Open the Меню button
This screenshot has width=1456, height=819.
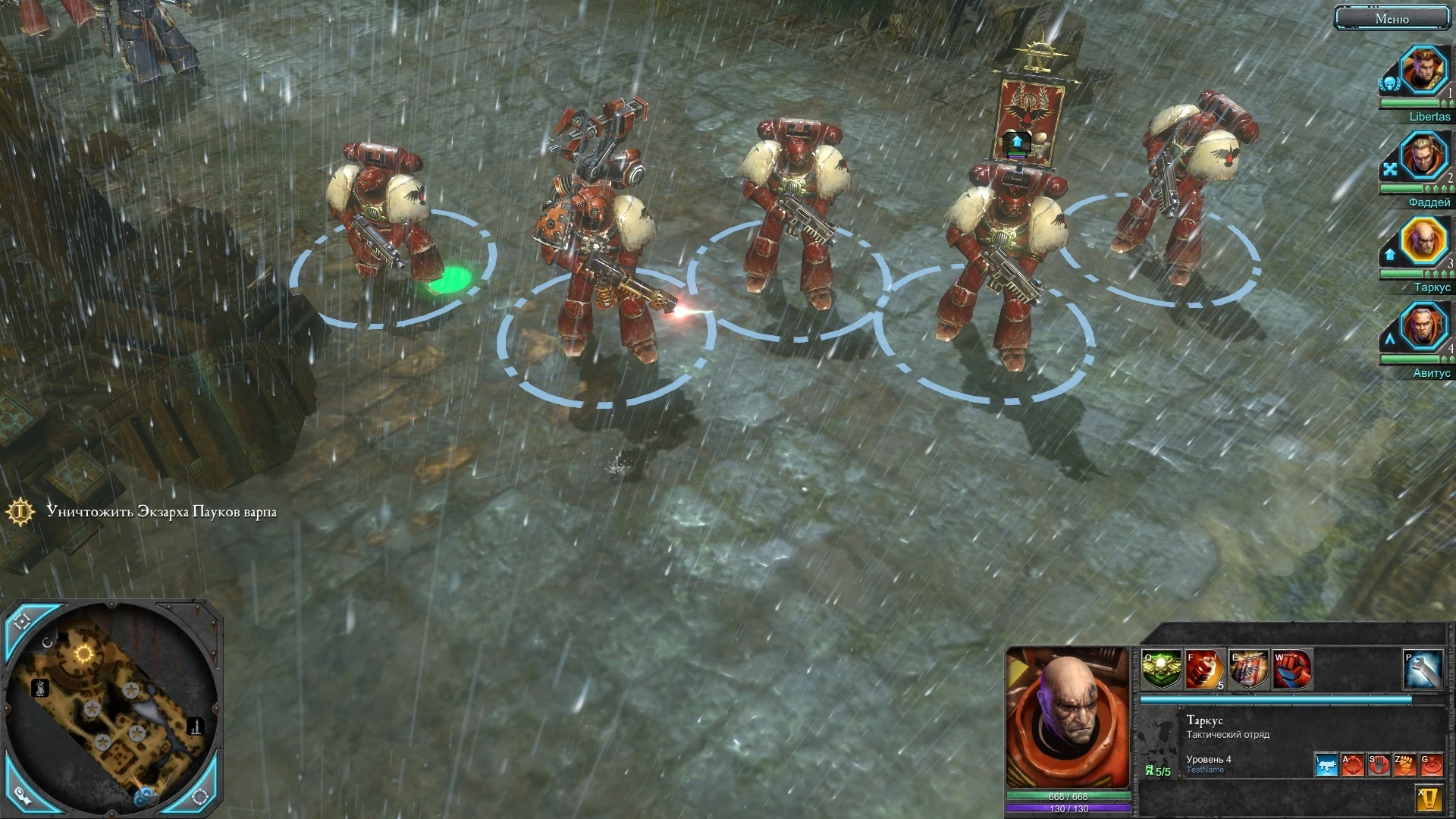1392,17
